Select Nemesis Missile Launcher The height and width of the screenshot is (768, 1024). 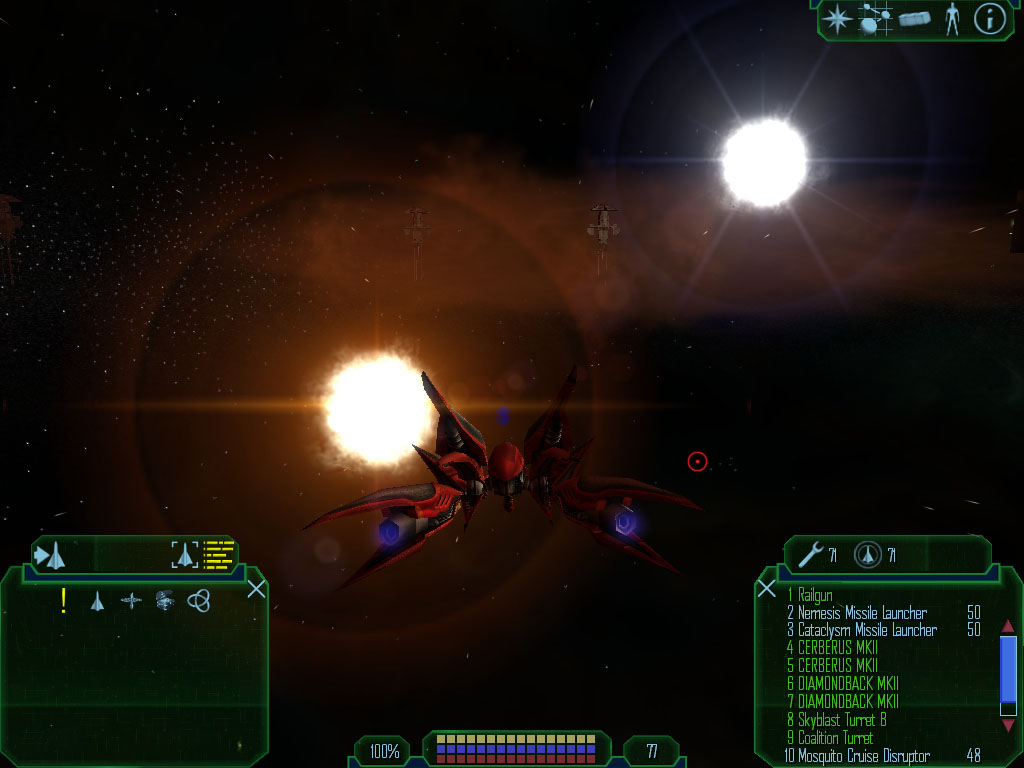coord(862,613)
